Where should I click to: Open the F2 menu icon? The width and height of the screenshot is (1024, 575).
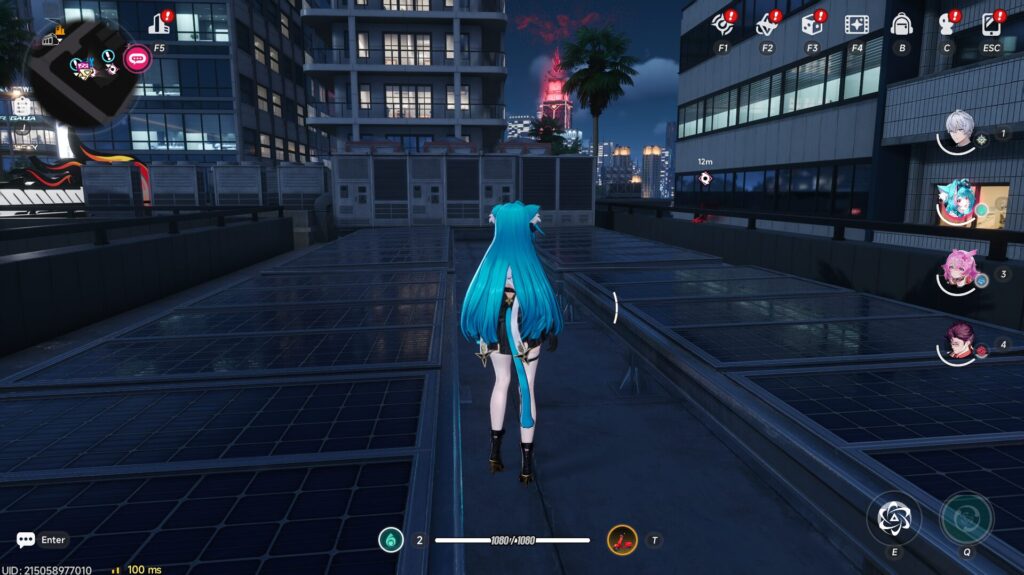767,24
